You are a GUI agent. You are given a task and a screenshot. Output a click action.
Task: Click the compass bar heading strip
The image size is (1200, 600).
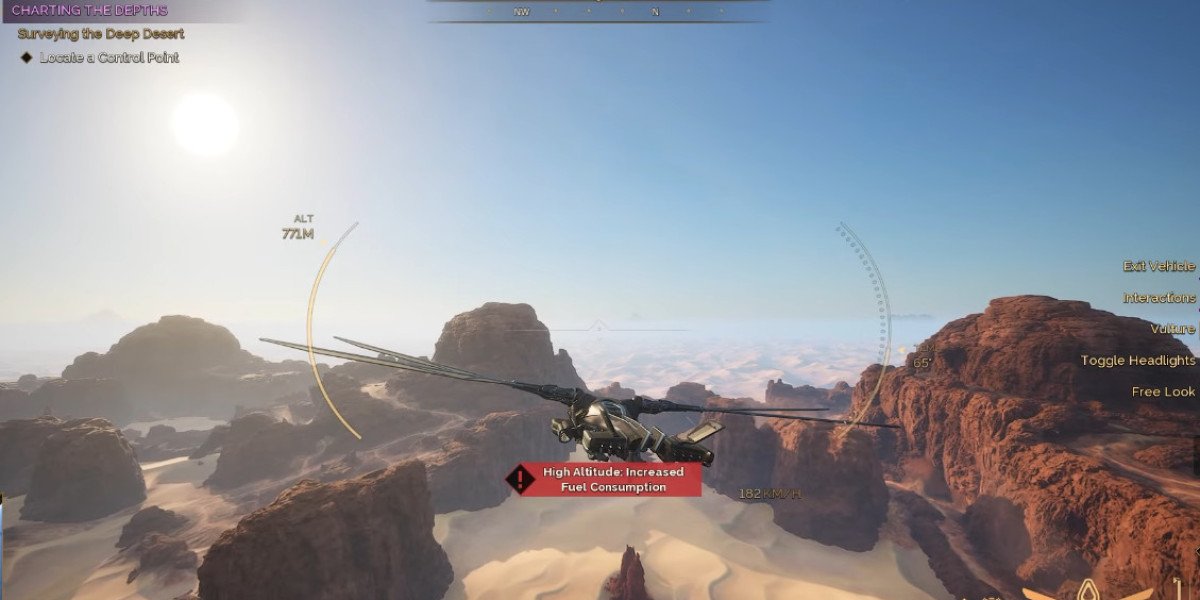(598, 11)
